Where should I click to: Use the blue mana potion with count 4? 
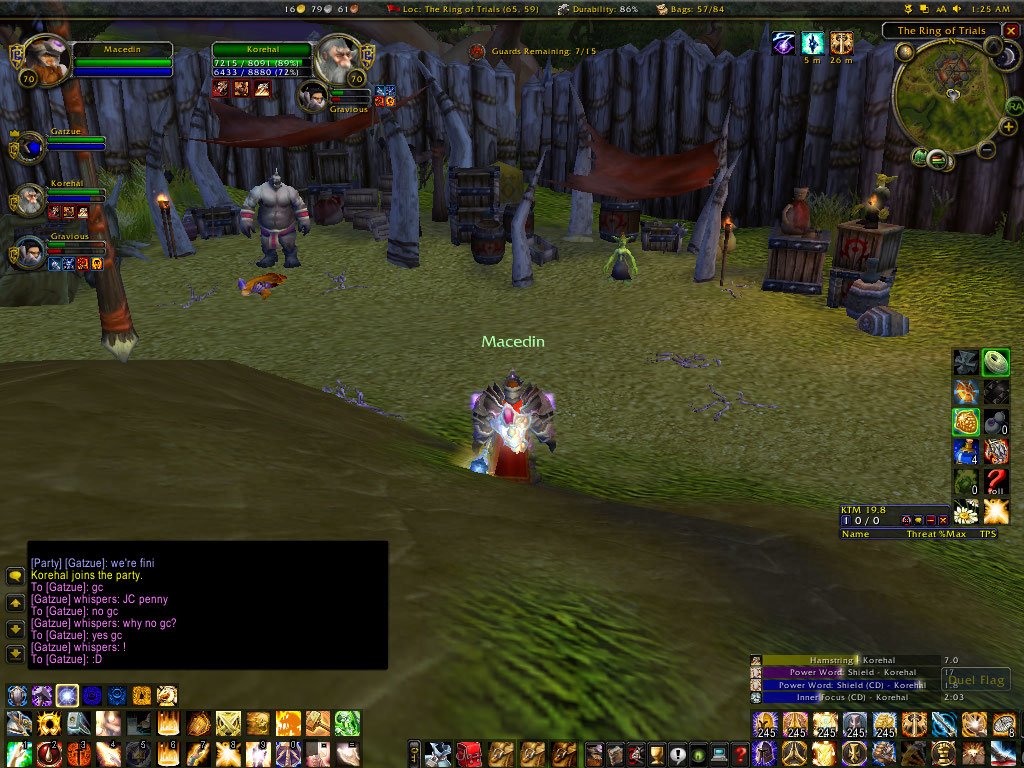coord(966,451)
